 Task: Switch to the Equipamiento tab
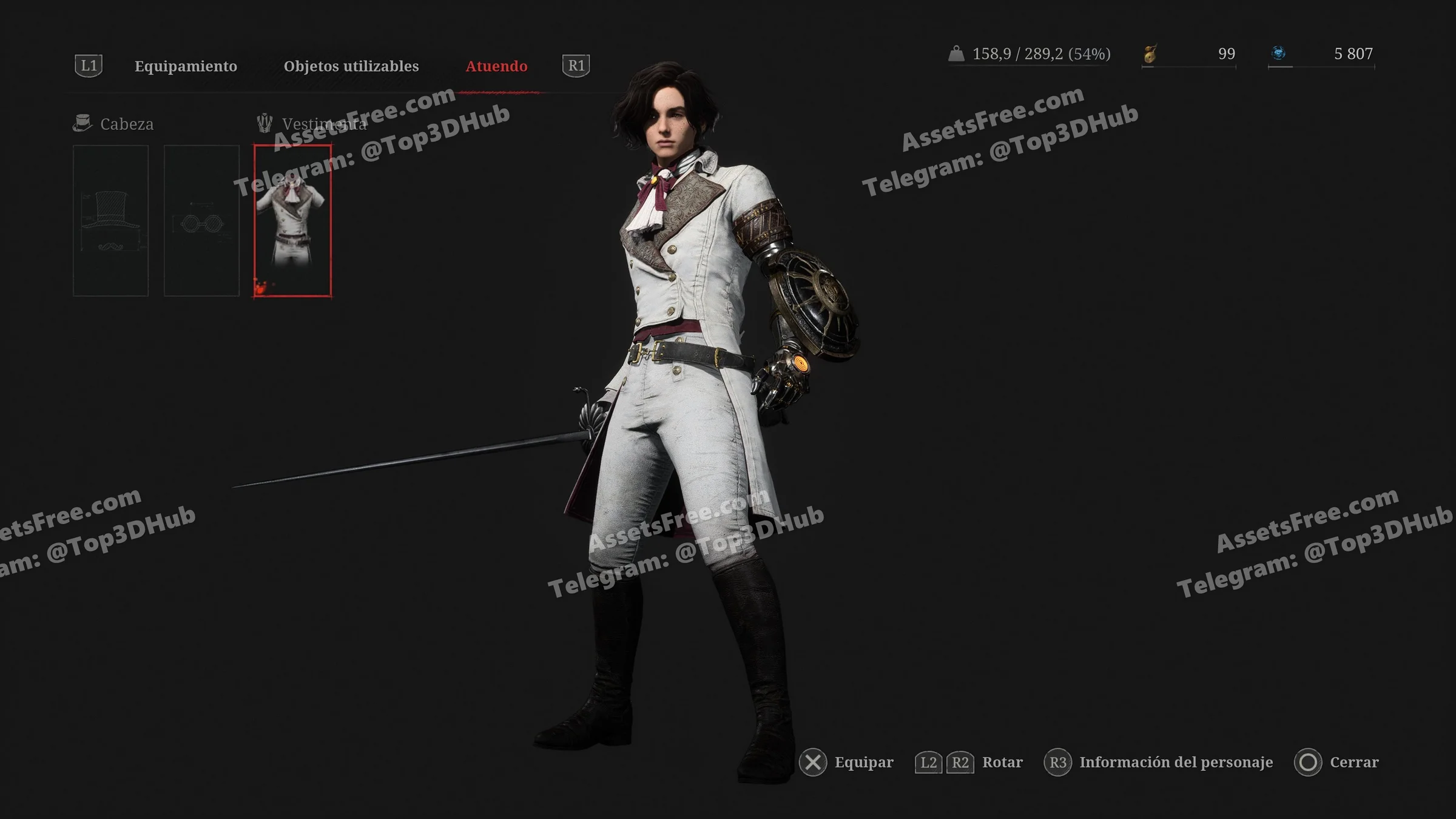pyautogui.click(x=186, y=66)
